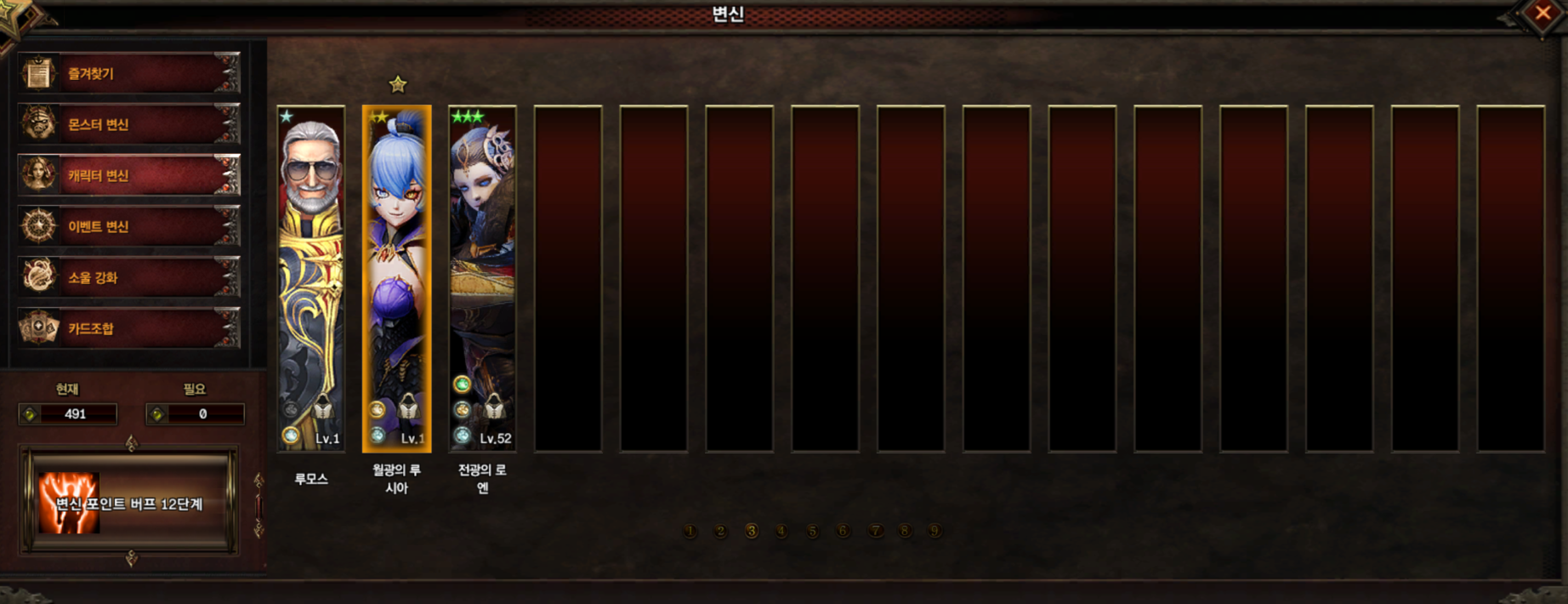
Task: Choose the 월광의 루시아 card
Action: click(x=397, y=278)
